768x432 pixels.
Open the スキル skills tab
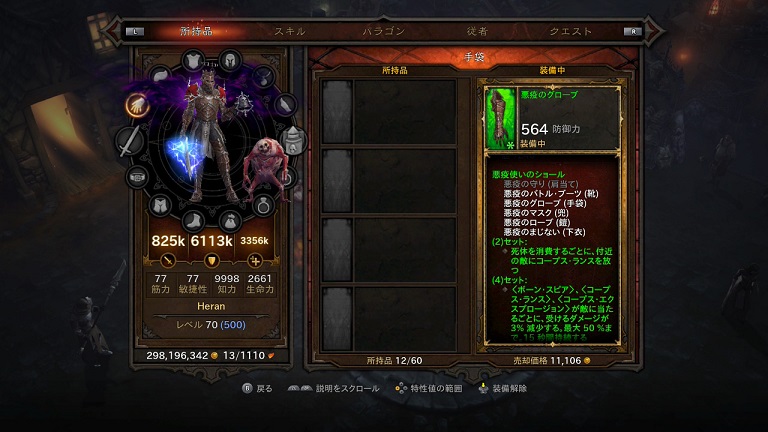pyautogui.click(x=290, y=31)
